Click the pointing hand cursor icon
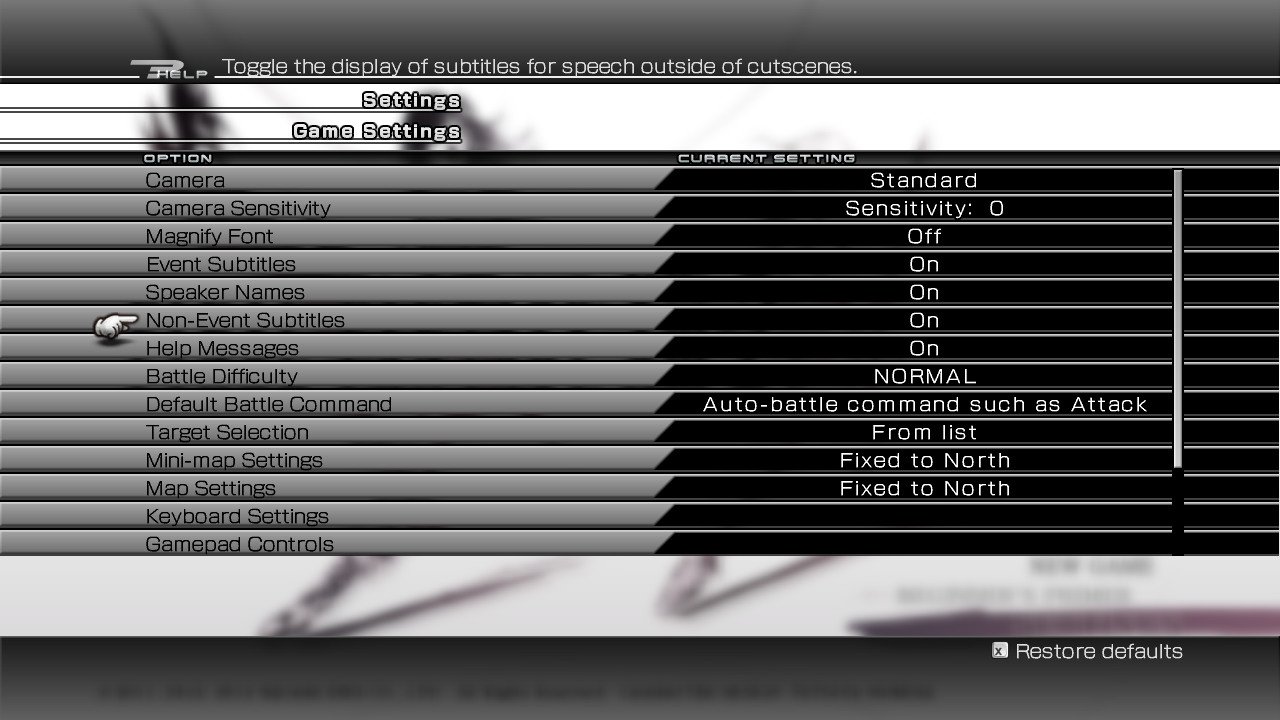The image size is (1280, 720). tap(110, 327)
